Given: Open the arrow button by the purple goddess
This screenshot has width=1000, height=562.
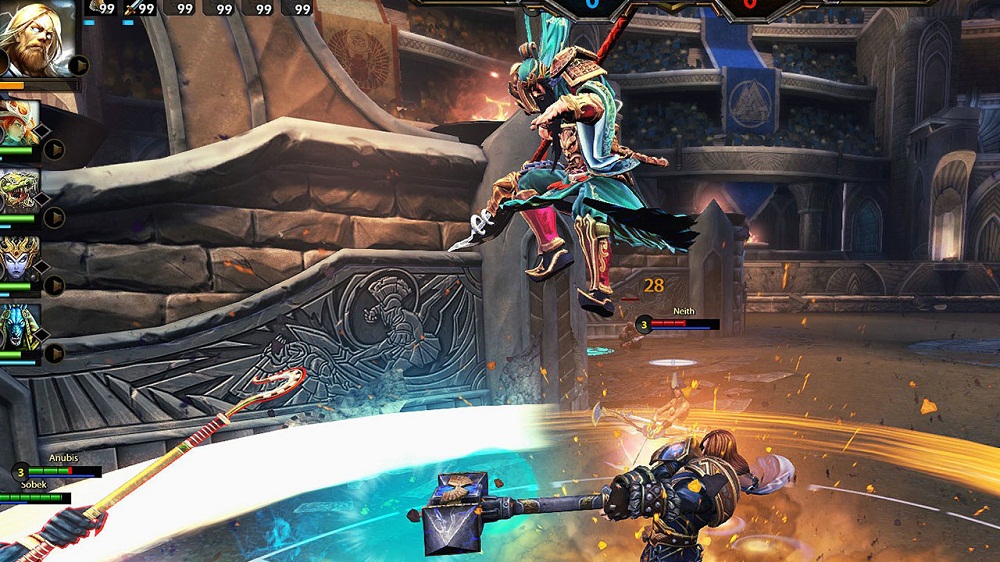Looking at the screenshot, I should click(54, 285).
